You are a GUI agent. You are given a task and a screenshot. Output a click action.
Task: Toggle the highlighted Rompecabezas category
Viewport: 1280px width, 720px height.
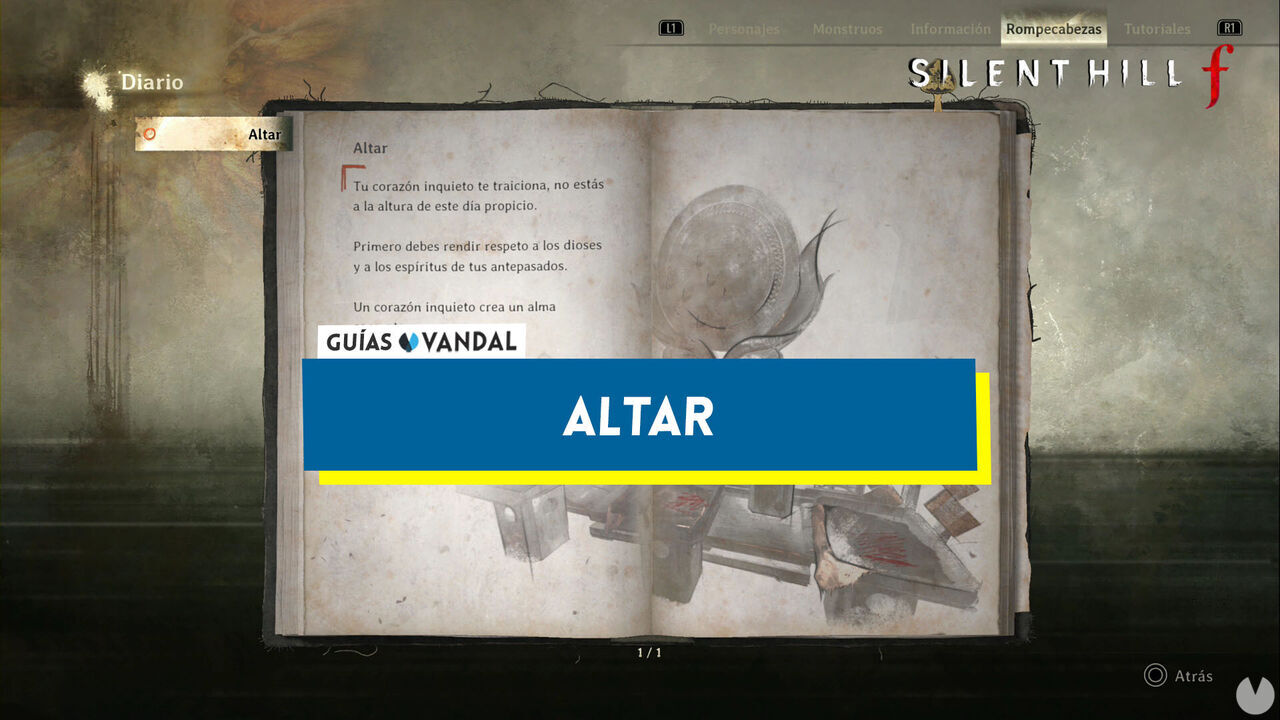pyautogui.click(x=1053, y=29)
